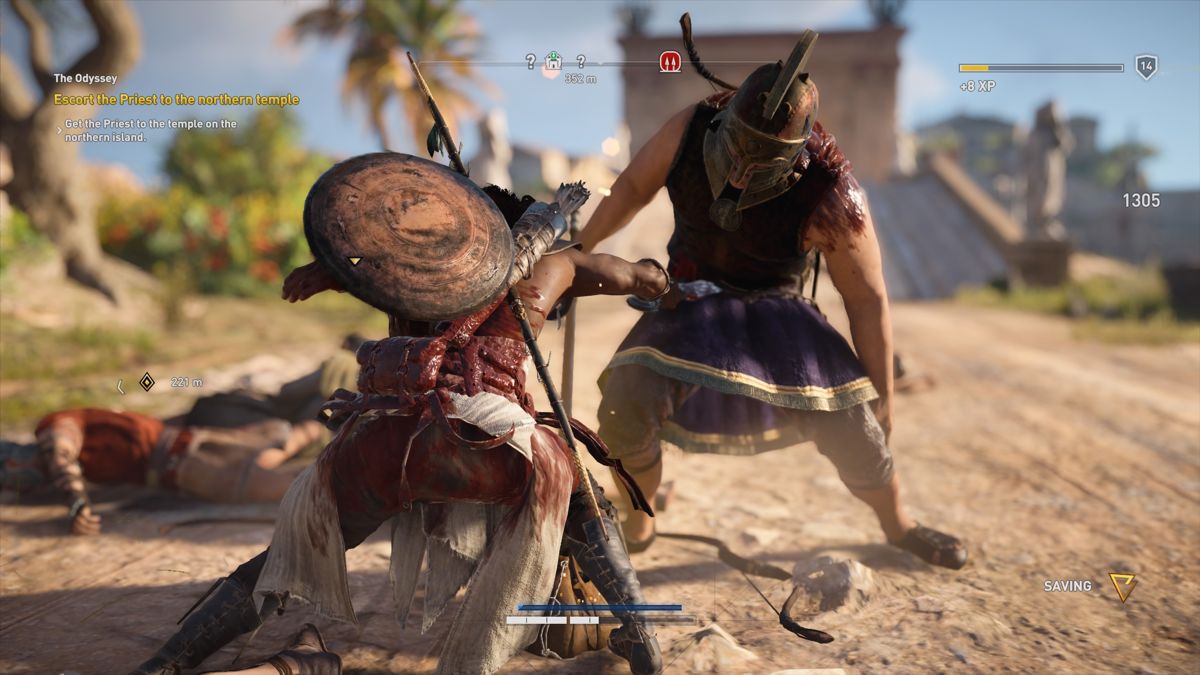The width and height of the screenshot is (1200, 675).
Task: Click the diamond quest marker showing 221 m
Action: coord(146,382)
